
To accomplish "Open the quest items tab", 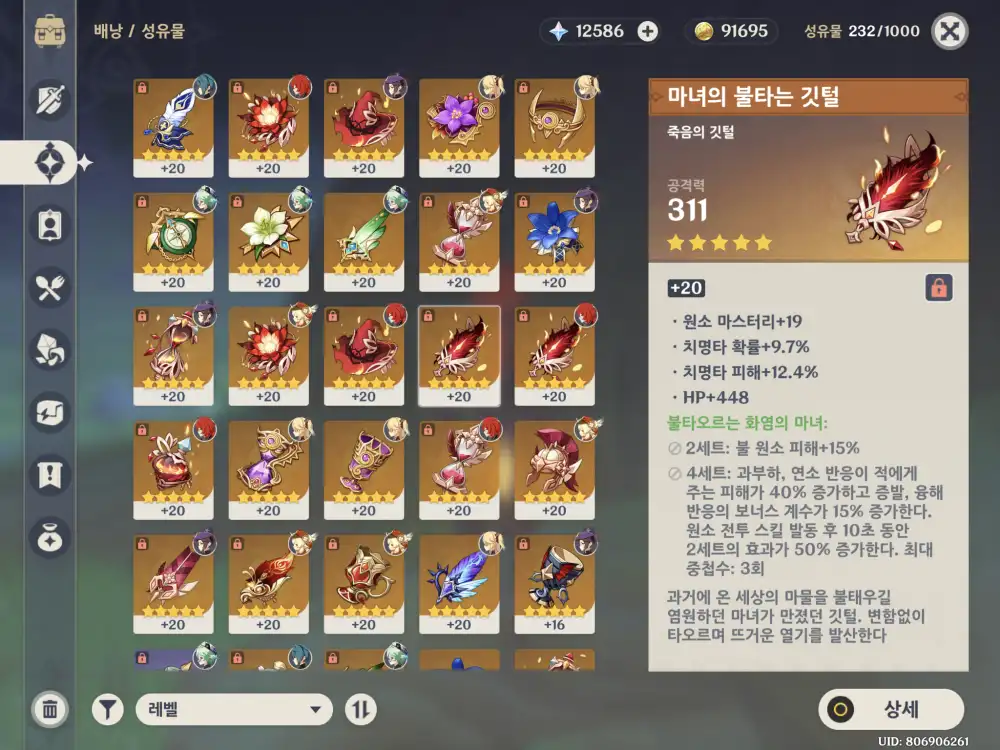I will pos(50,475).
